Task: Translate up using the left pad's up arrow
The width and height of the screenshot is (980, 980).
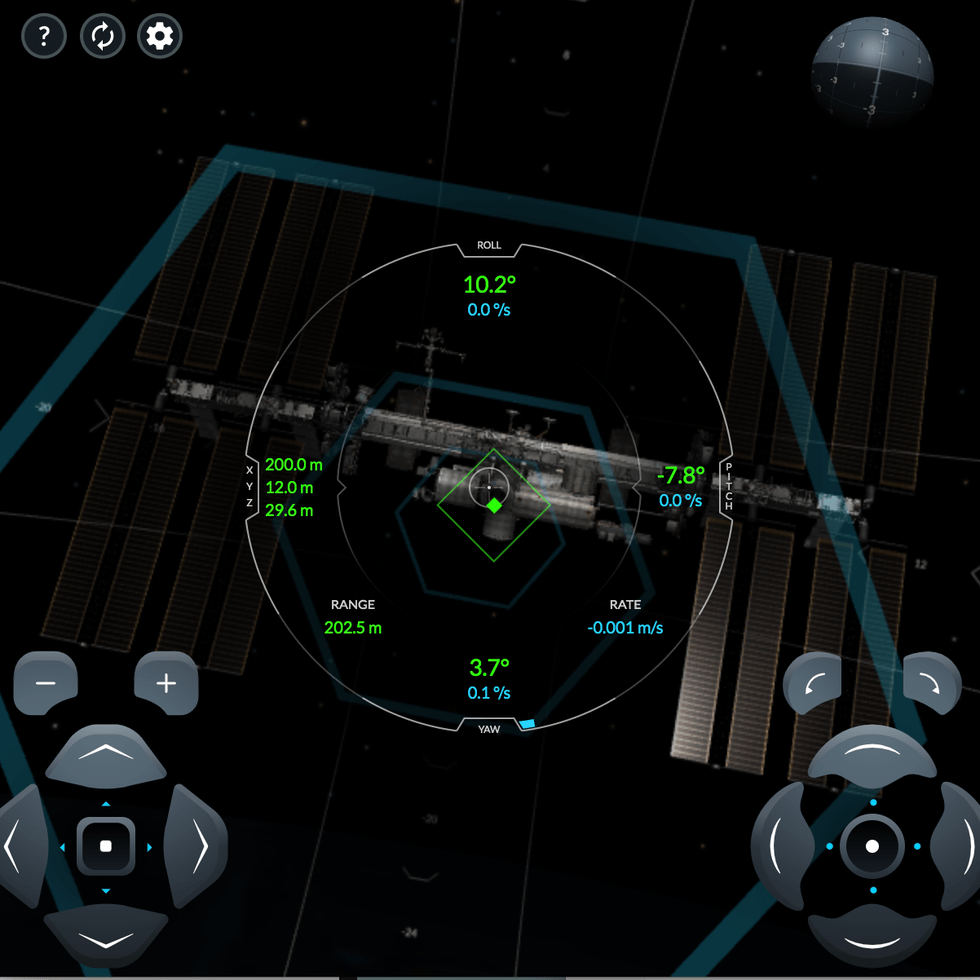Action: [106, 757]
